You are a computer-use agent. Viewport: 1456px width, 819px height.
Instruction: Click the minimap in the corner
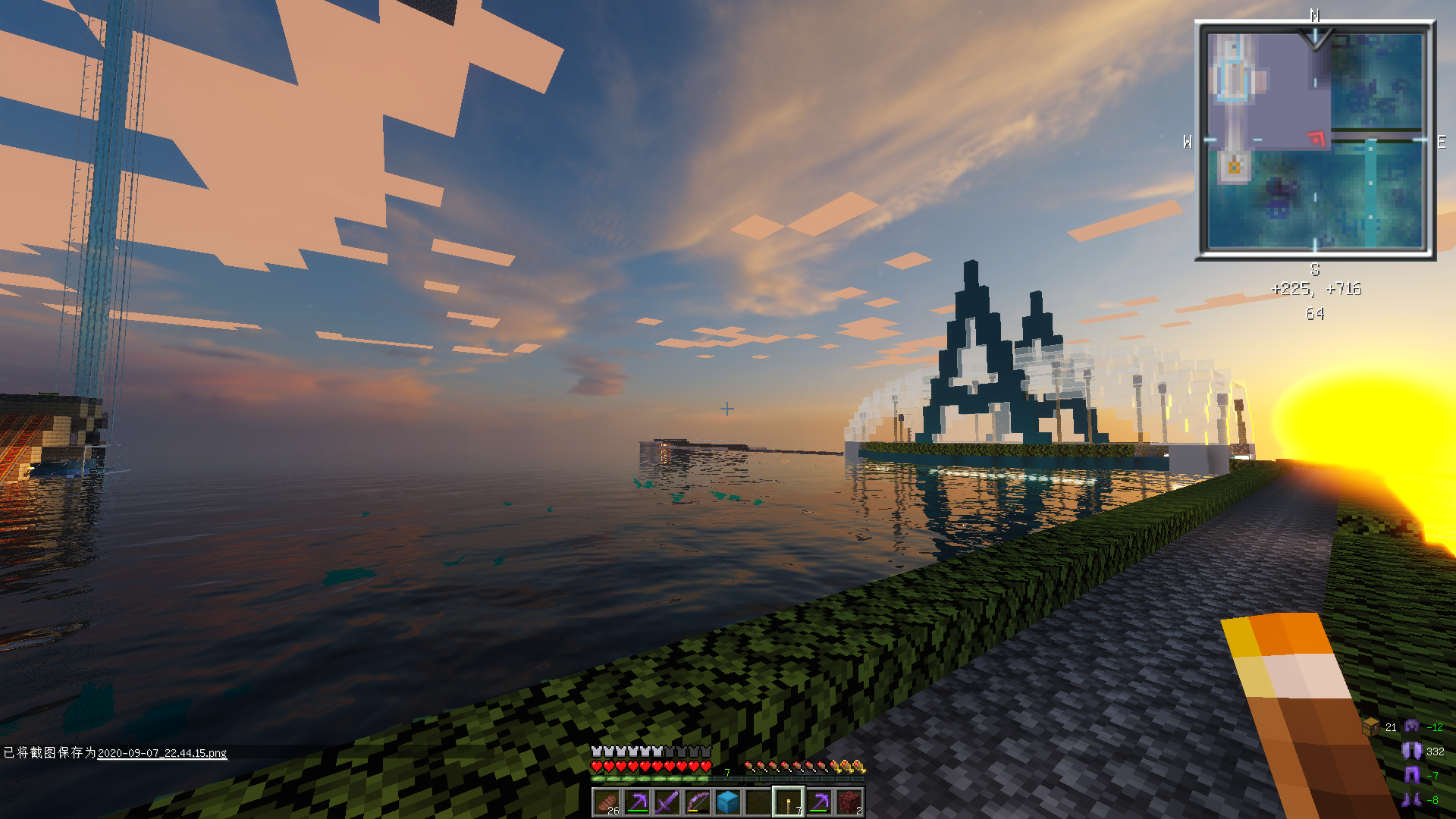[x=1315, y=140]
